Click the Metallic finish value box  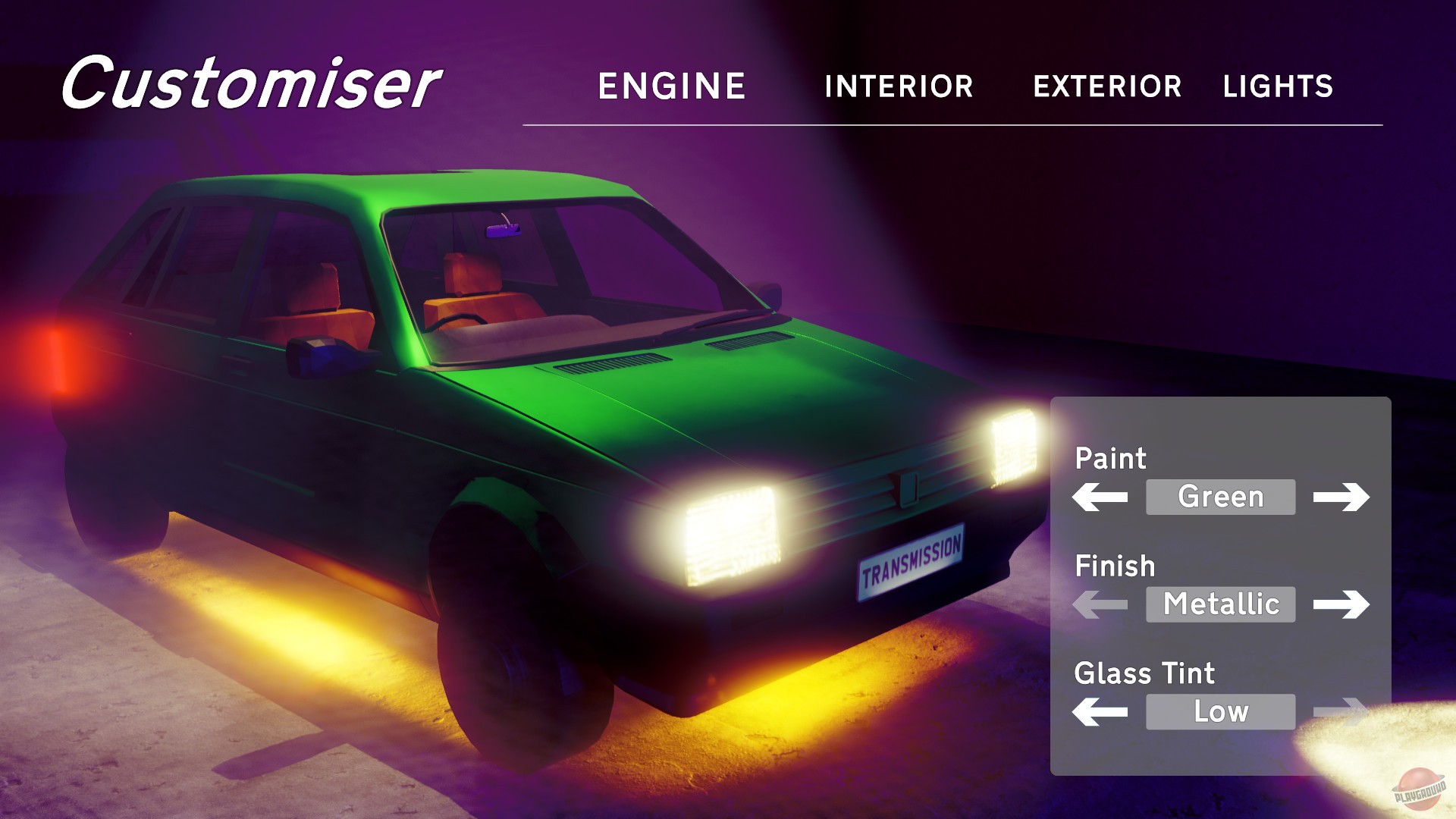[x=1220, y=604]
